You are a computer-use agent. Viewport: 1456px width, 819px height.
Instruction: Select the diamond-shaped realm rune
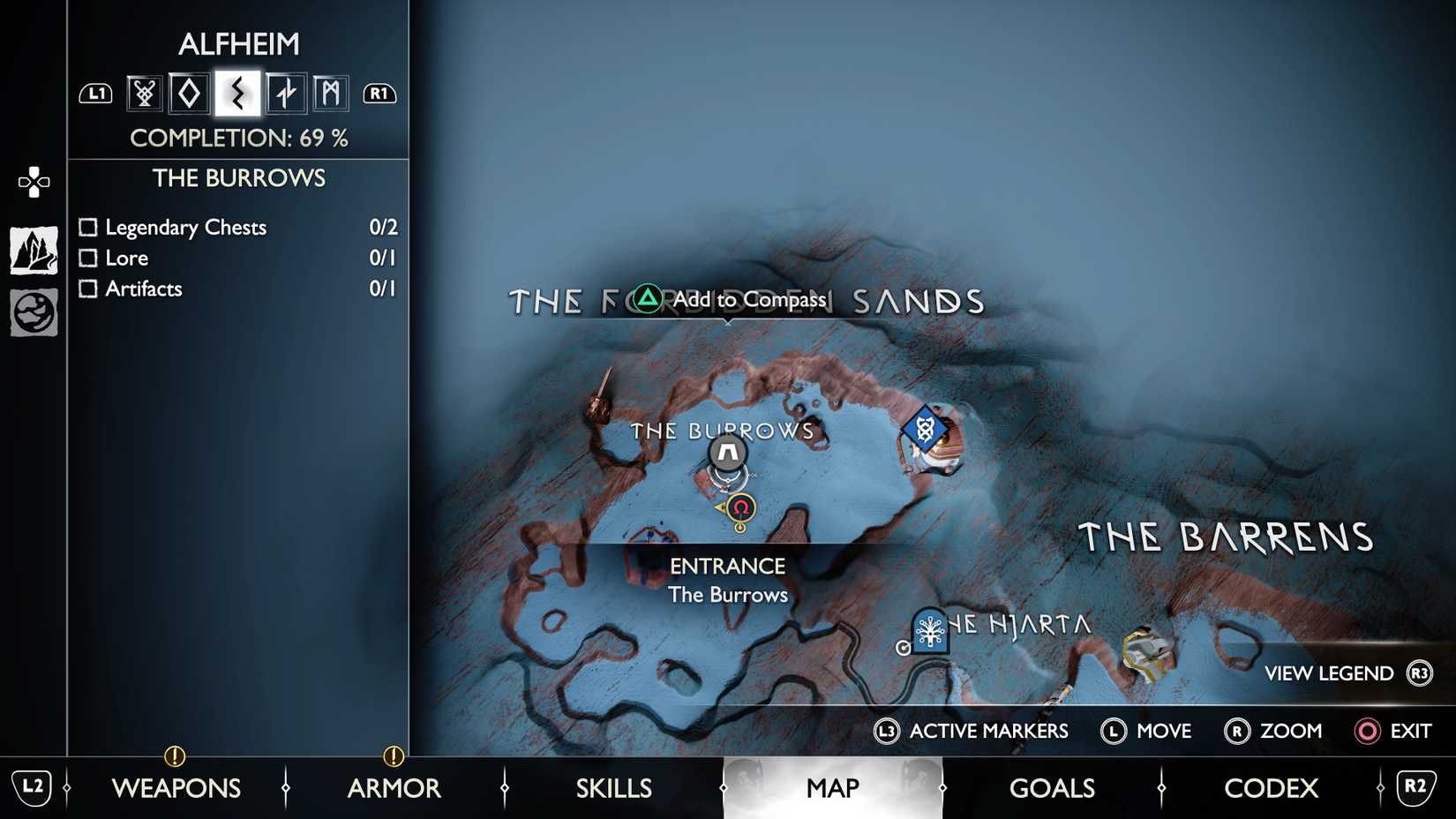click(x=190, y=93)
